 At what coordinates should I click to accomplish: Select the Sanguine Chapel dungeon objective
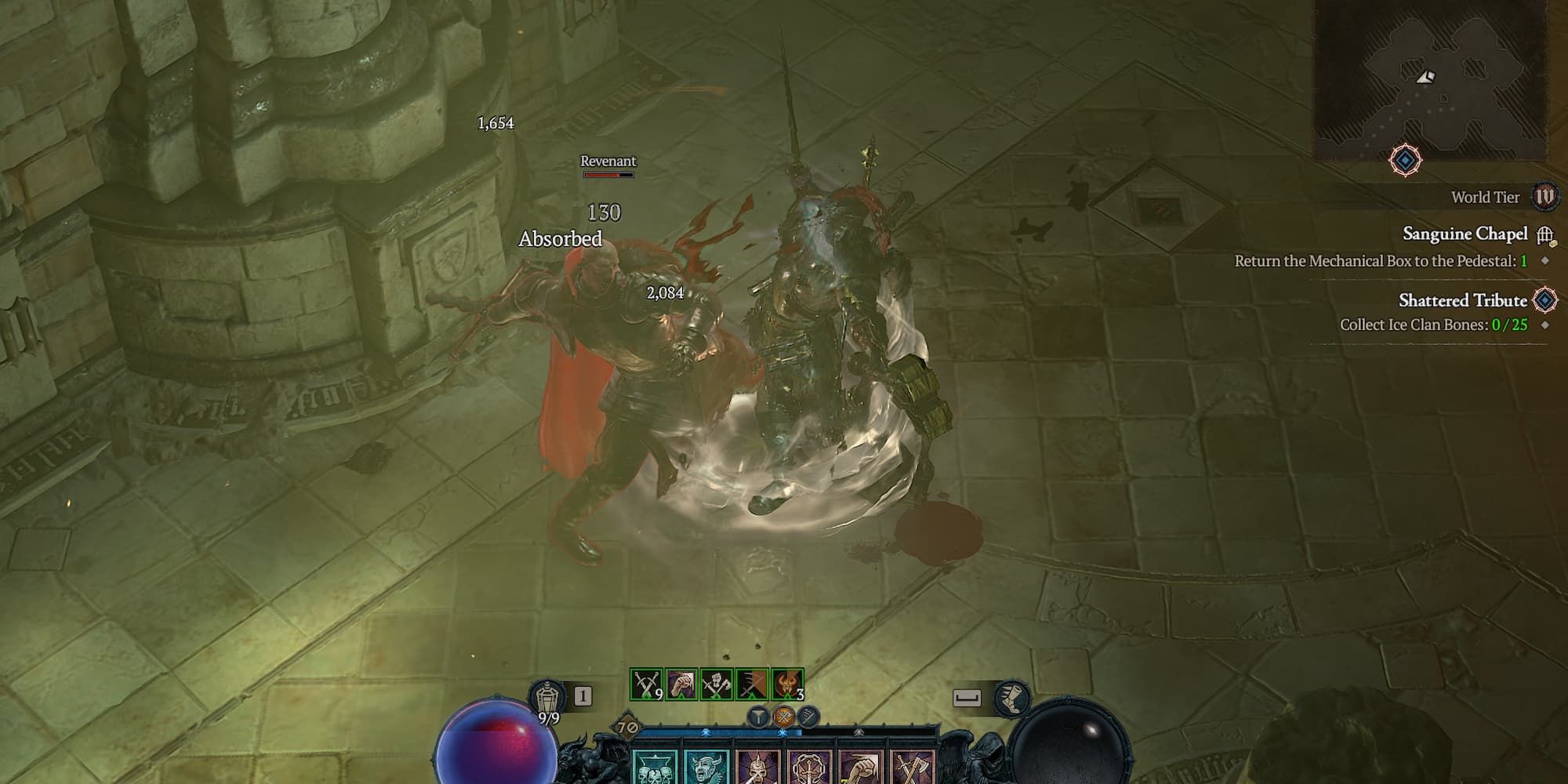coord(1465,234)
